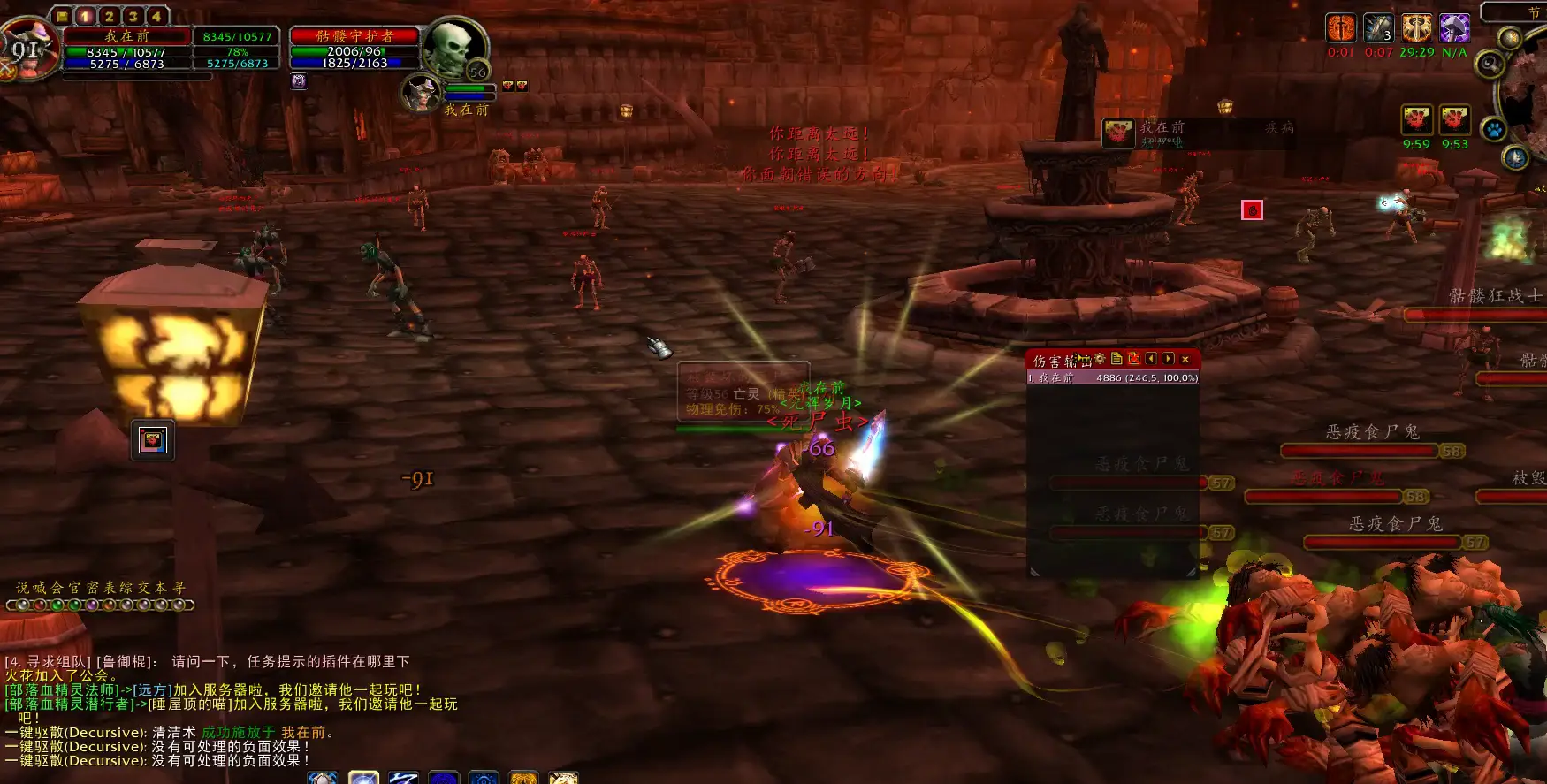Select the 我在前 row in the damage meter
The image size is (1547, 784).
coord(1112,378)
